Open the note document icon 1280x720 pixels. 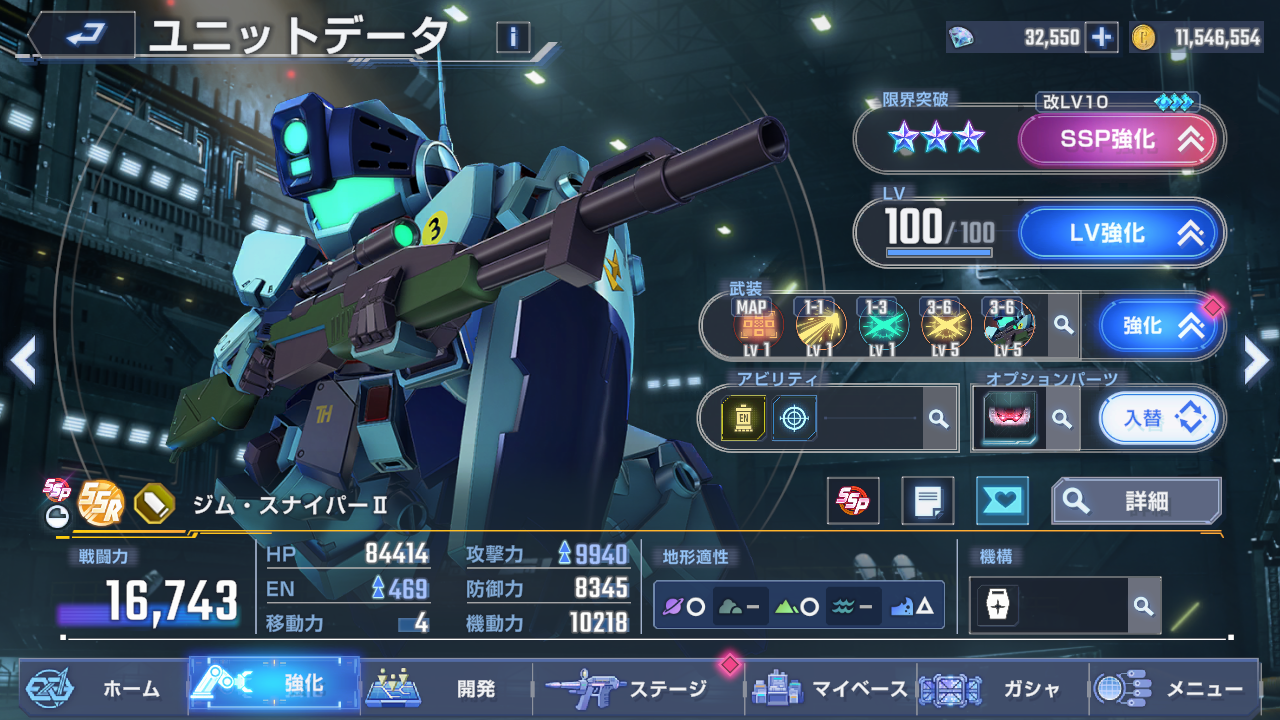point(927,501)
